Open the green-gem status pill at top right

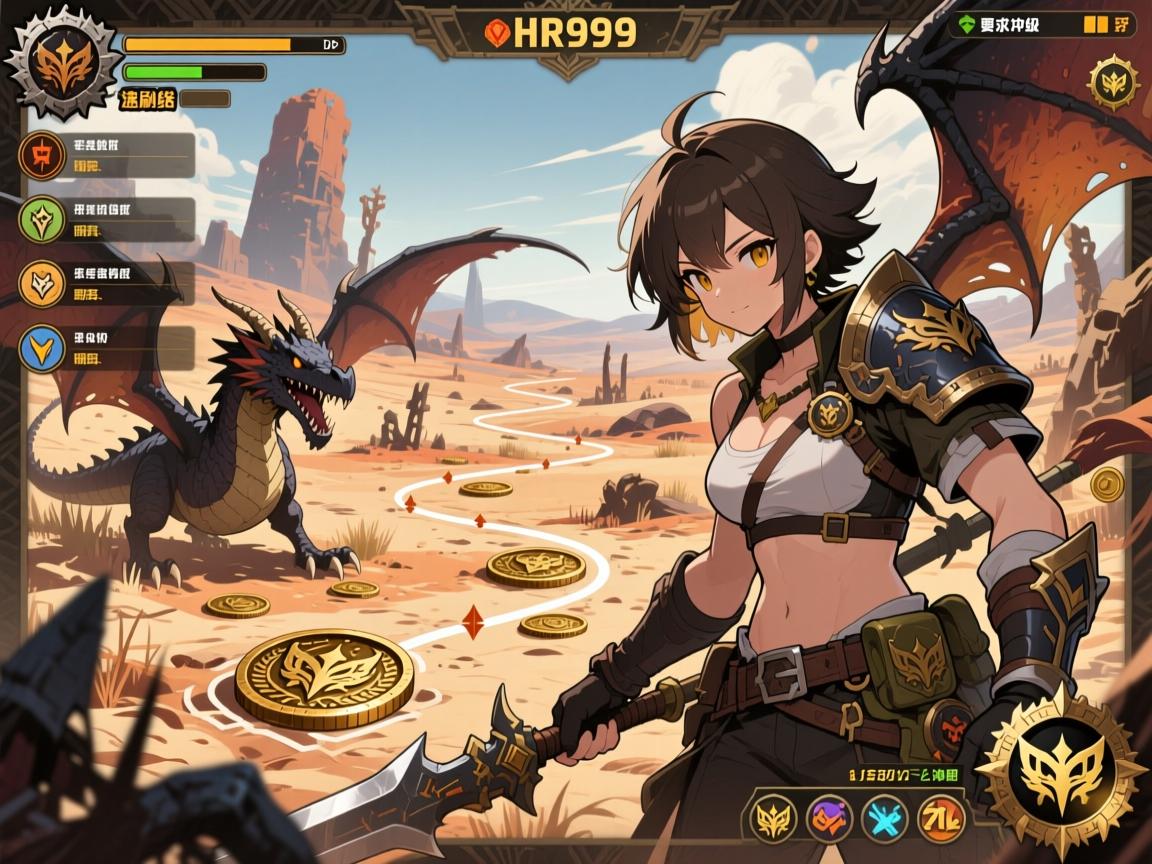pyautogui.click(x=1044, y=24)
